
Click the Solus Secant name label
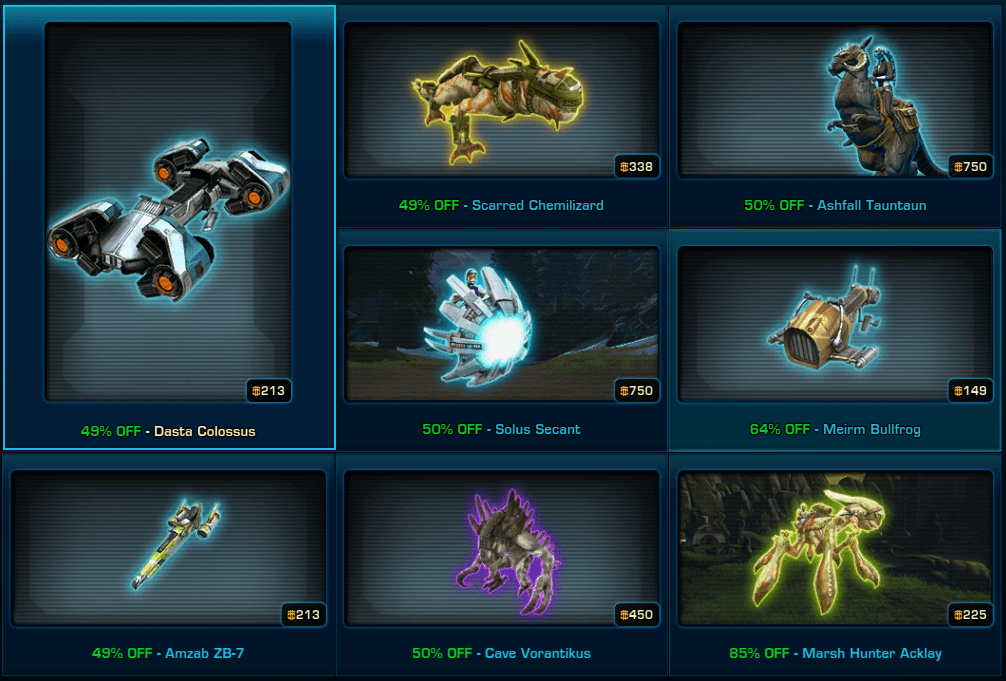click(538, 429)
